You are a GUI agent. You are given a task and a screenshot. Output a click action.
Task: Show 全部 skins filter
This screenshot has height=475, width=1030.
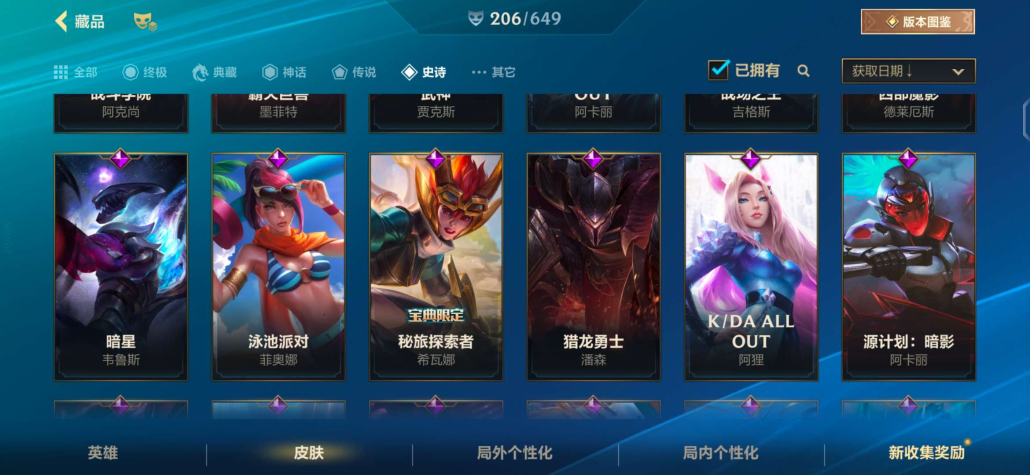(x=76, y=72)
